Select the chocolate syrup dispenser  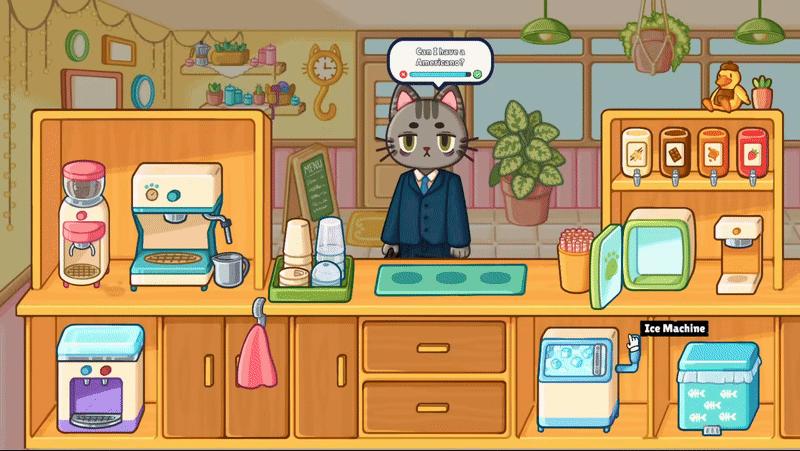click(x=673, y=152)
